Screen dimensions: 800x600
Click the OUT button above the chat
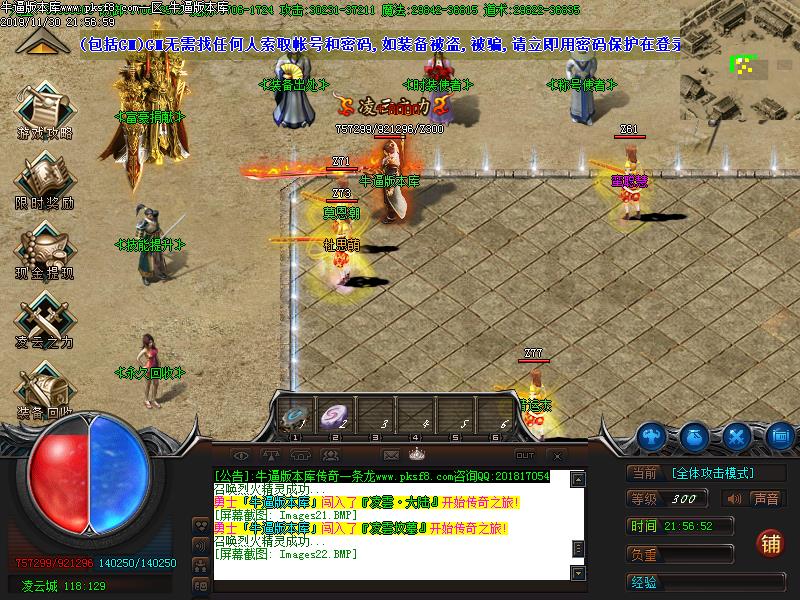525,455
